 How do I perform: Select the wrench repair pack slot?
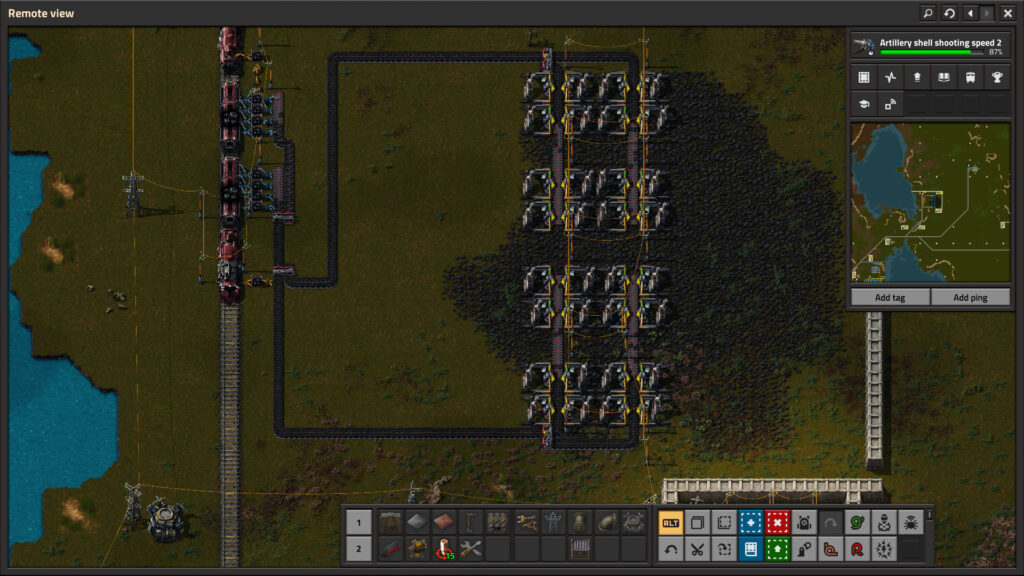pyautogui.click(x=471, y=548)
